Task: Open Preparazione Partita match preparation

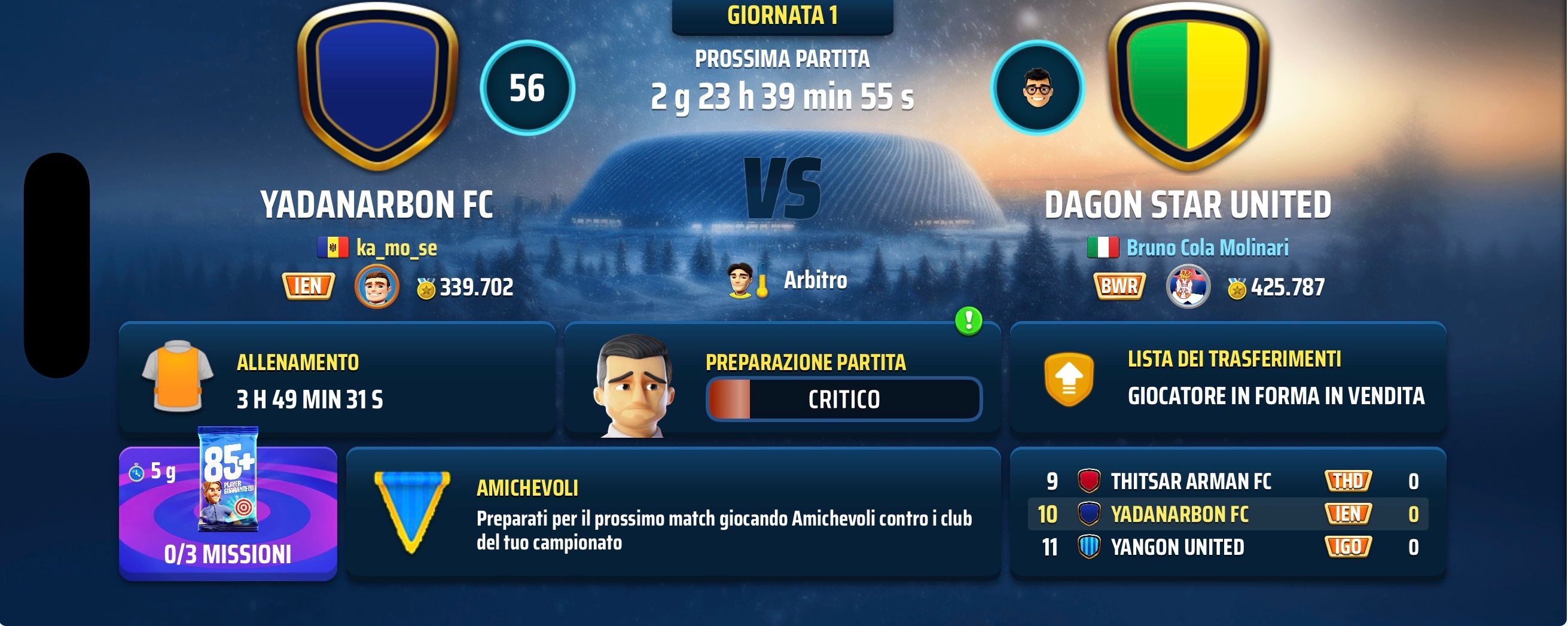Action: (x=782, y=380)
